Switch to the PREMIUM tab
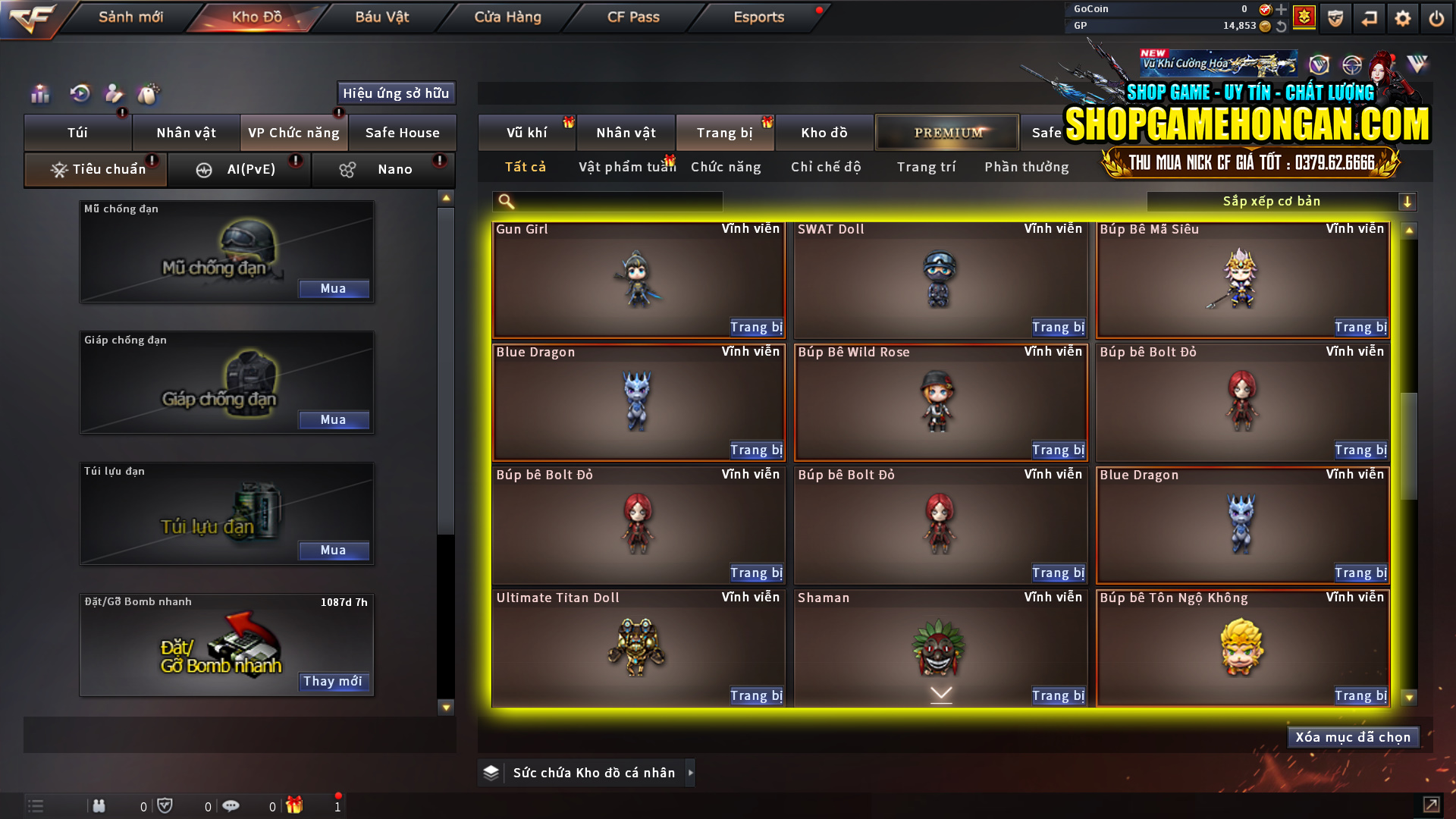Screen dimensions: 1456x819 tap(947, 132)
